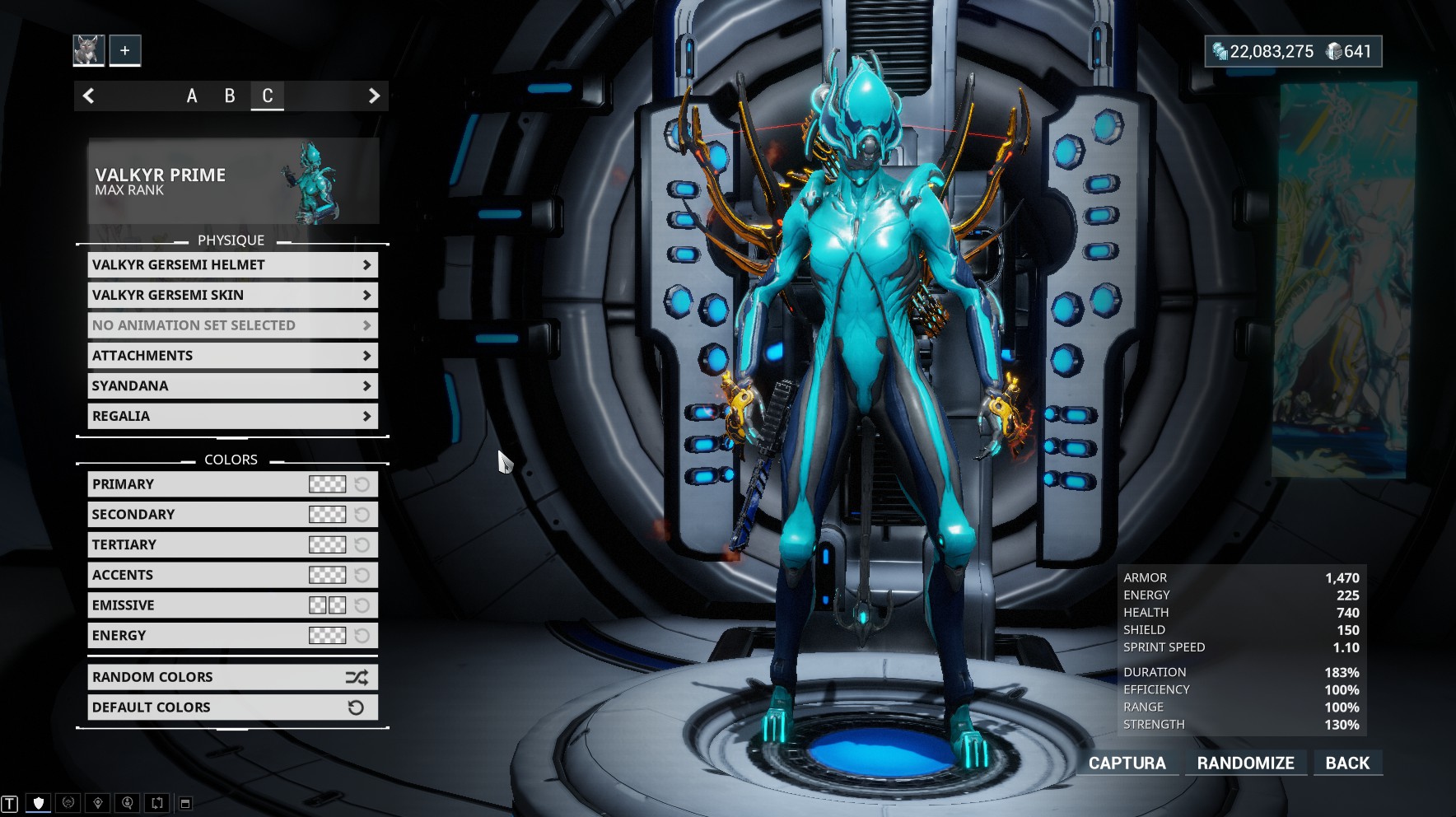Open the Valkyr Gersemi Skin selection

(232, 296)
